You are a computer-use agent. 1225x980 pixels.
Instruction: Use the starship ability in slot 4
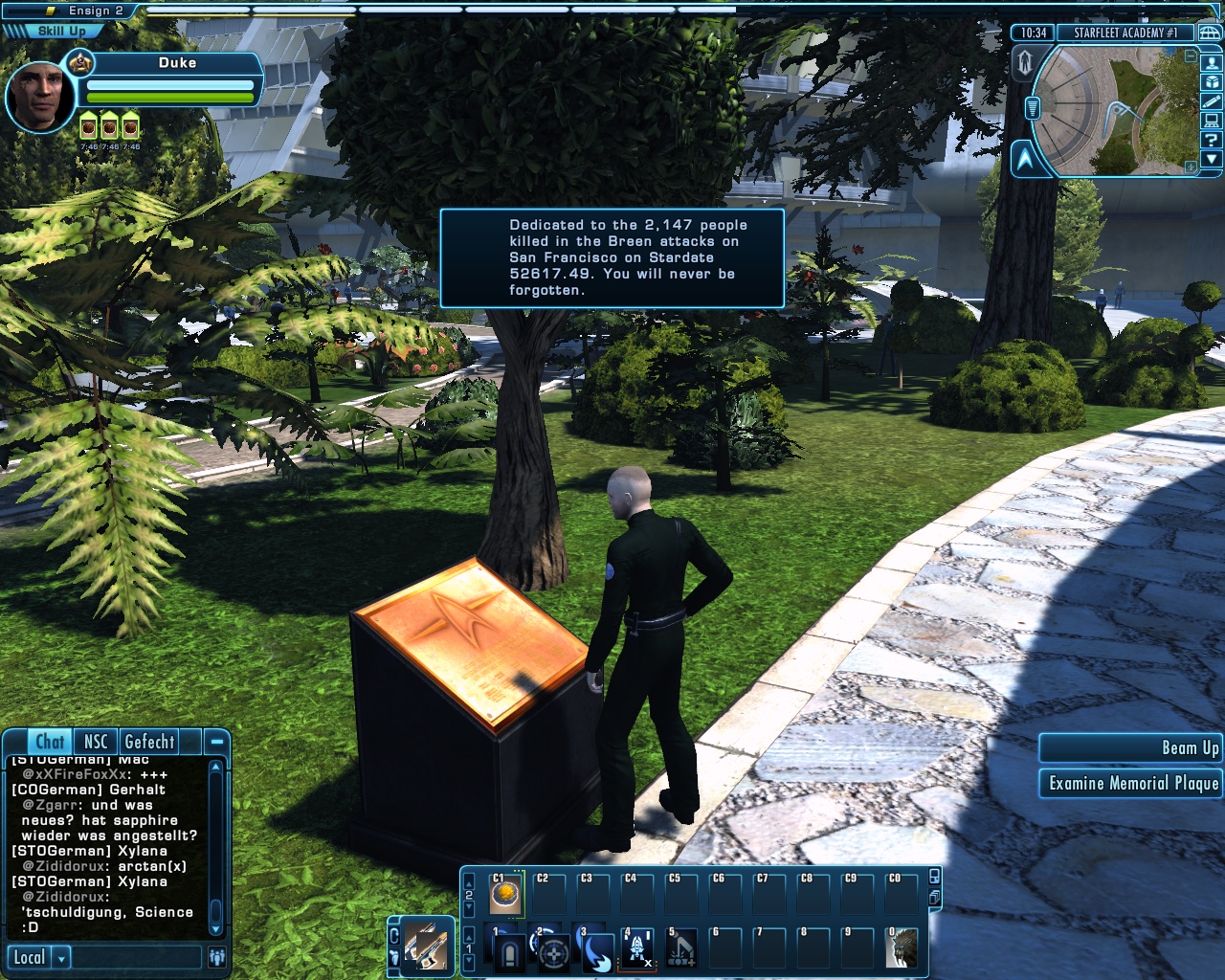click(638, 948)
